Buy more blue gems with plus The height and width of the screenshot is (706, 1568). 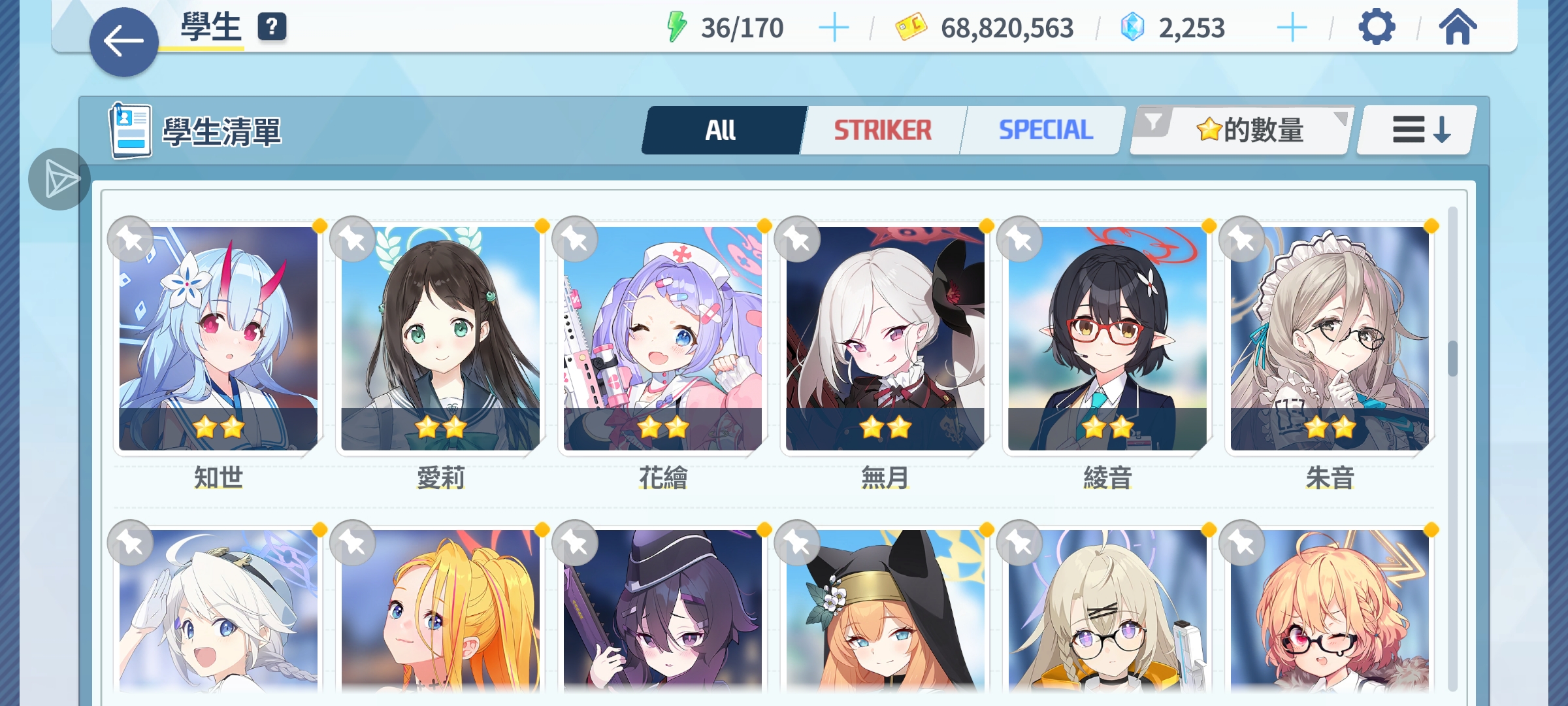pyautogui.click(x=1292, y=28)
